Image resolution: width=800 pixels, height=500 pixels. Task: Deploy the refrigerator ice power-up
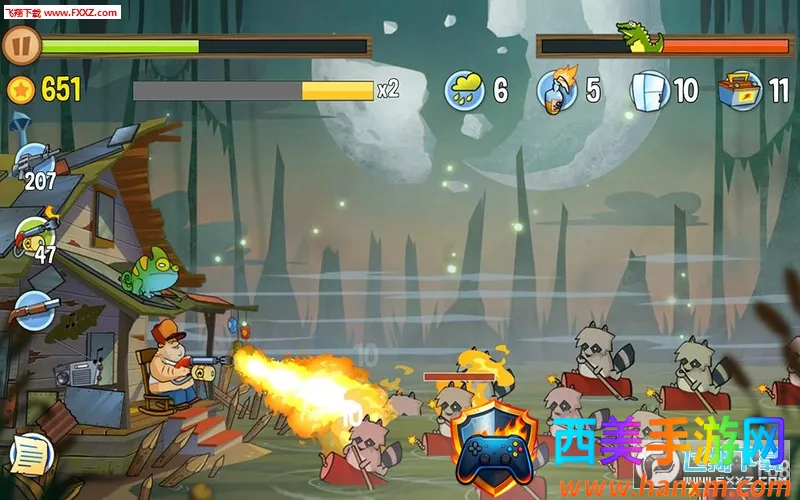(648, 91)
